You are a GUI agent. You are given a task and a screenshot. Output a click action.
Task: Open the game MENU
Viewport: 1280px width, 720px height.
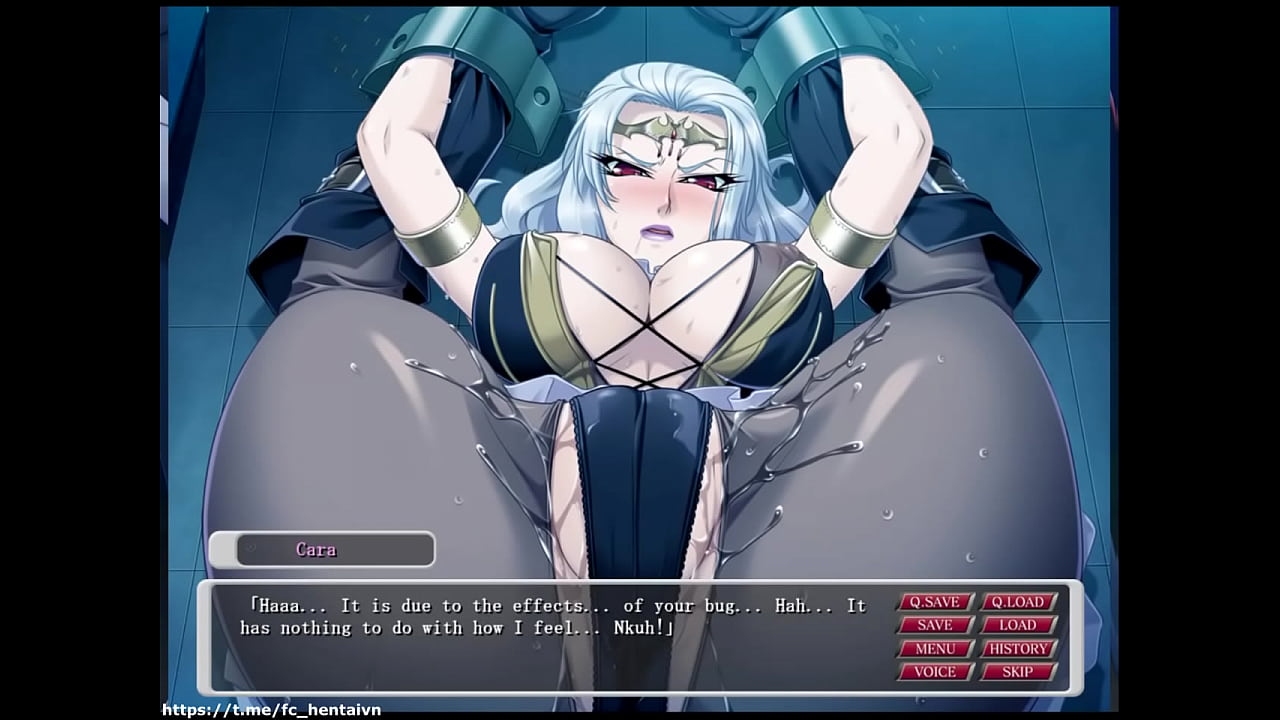click(935, 649)
